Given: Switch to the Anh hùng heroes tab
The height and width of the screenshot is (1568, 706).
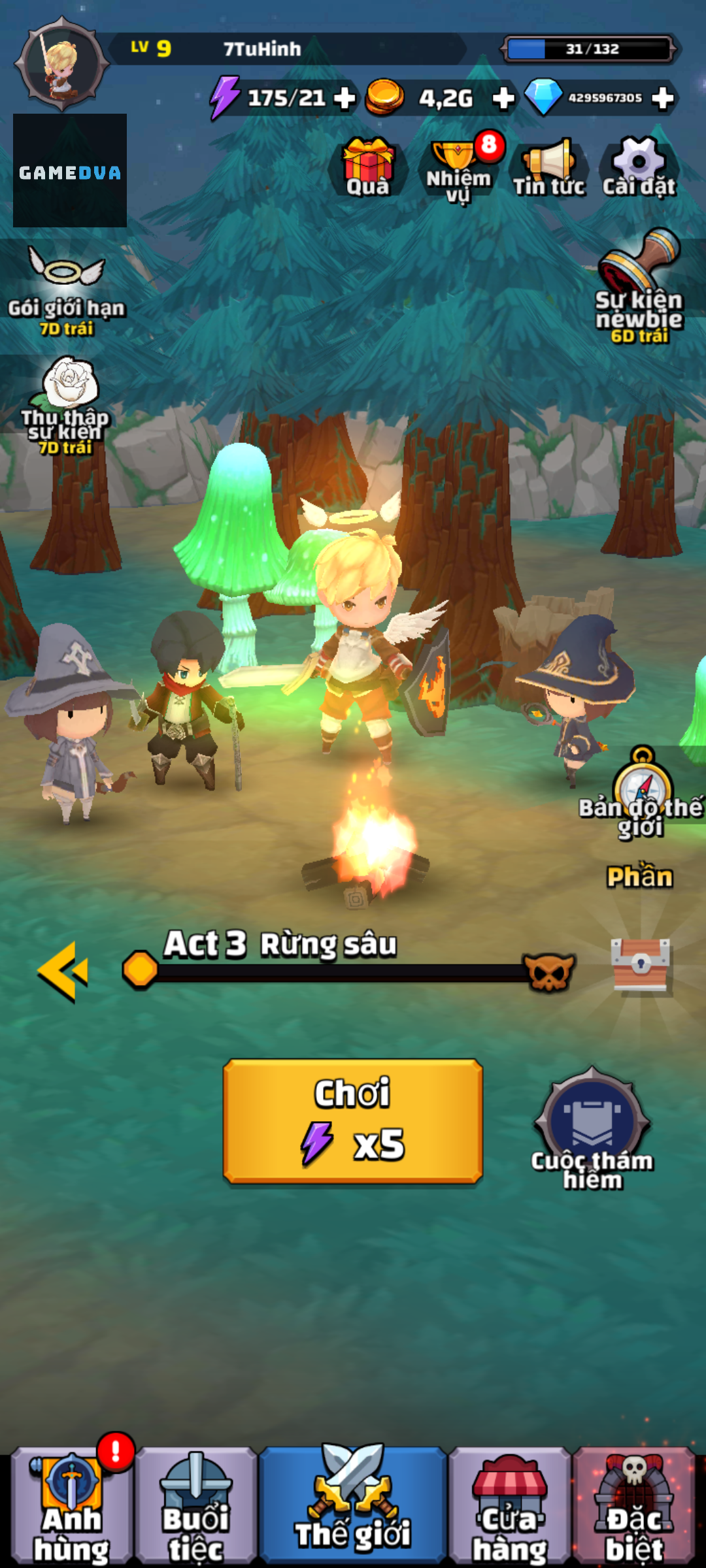Looking at the screenshot, I should click(x=71, y=1506).
